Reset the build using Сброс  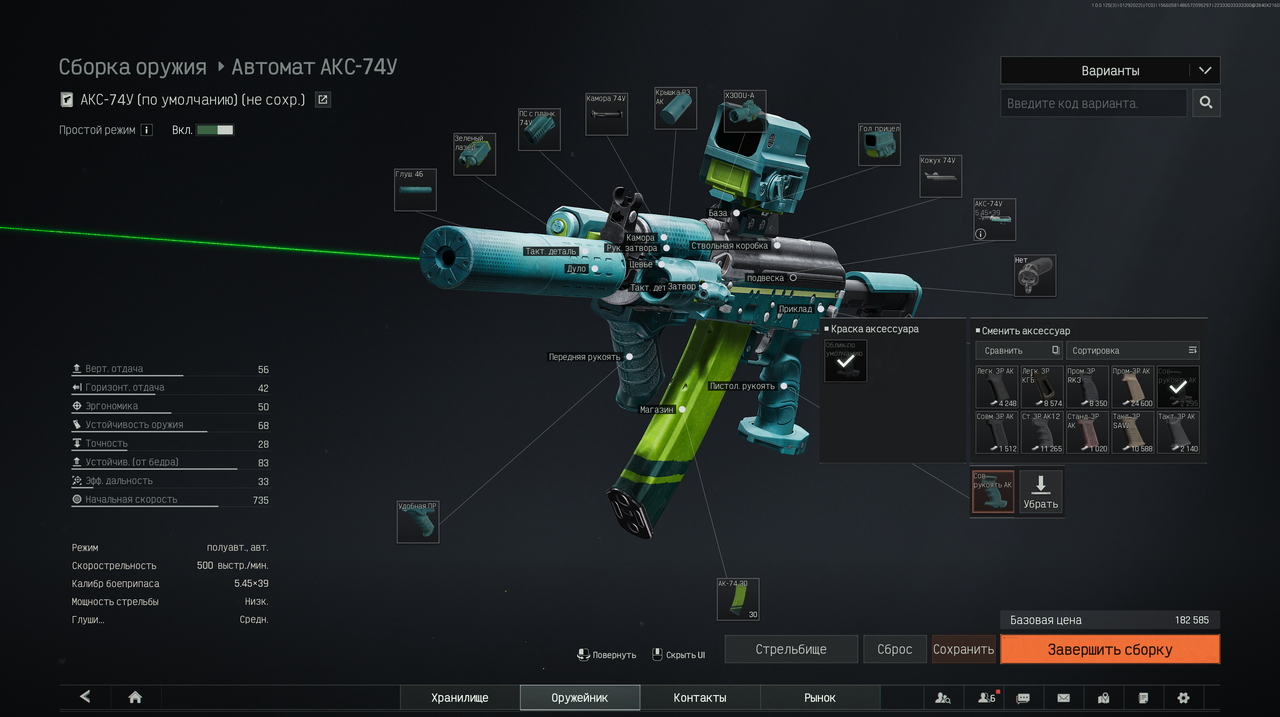click(x=894, y=649)
